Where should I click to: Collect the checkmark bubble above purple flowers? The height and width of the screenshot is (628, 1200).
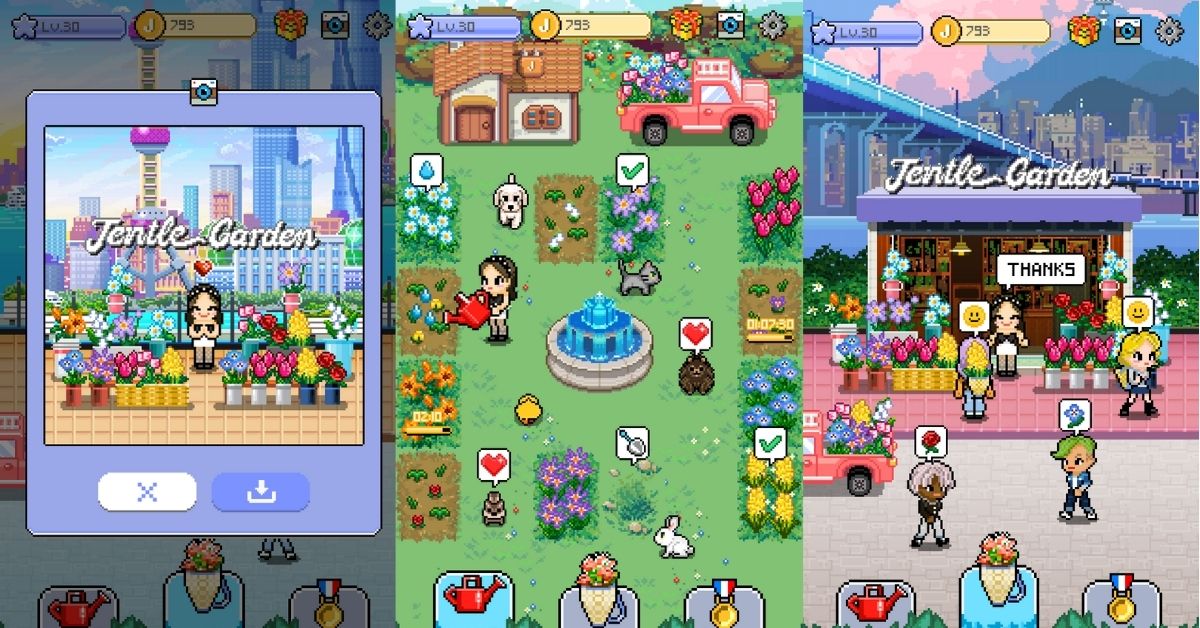(632, 171)
